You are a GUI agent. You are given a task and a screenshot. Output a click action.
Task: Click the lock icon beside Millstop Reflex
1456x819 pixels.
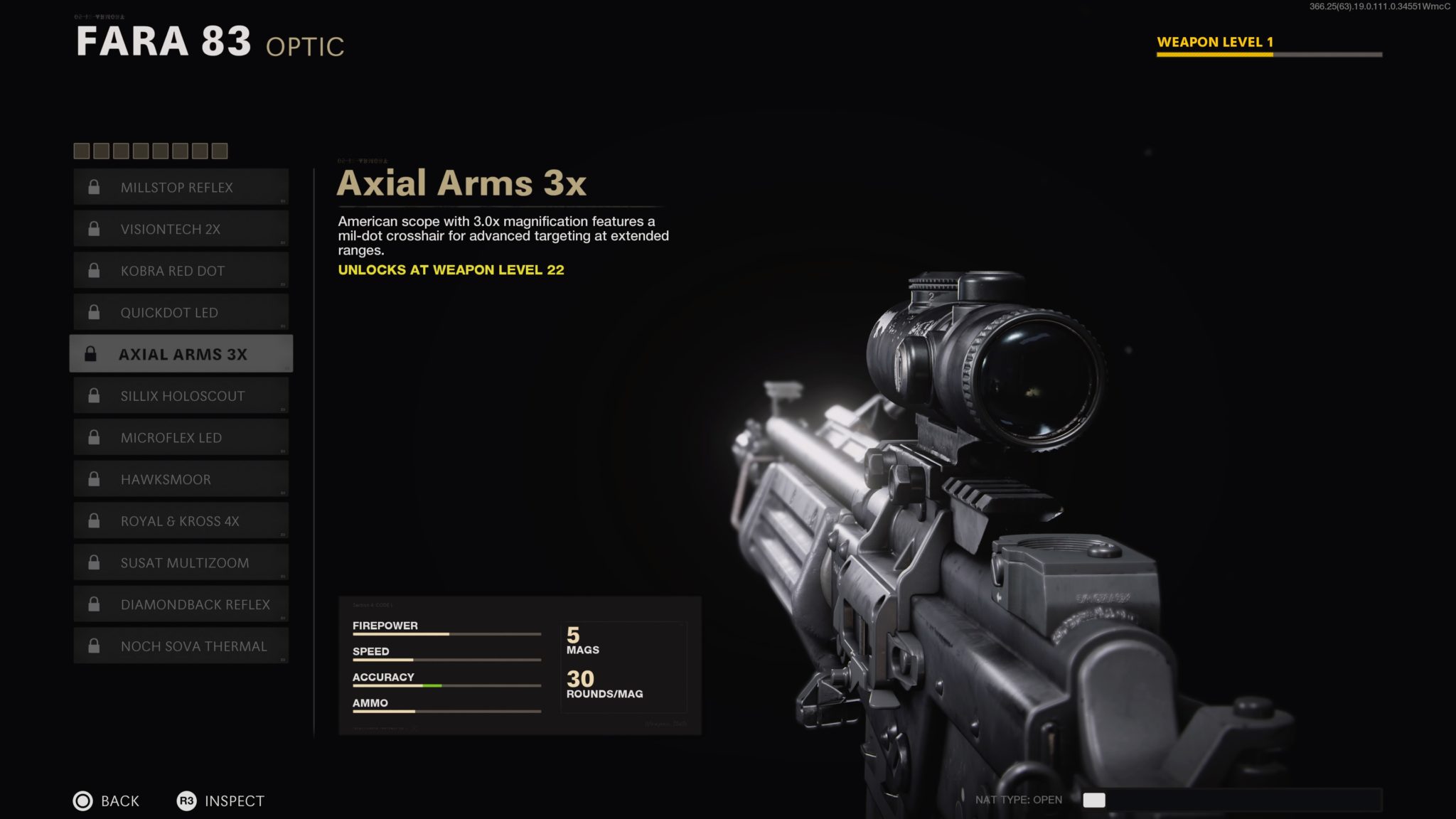pyautogui.click(x=93, y=187)
